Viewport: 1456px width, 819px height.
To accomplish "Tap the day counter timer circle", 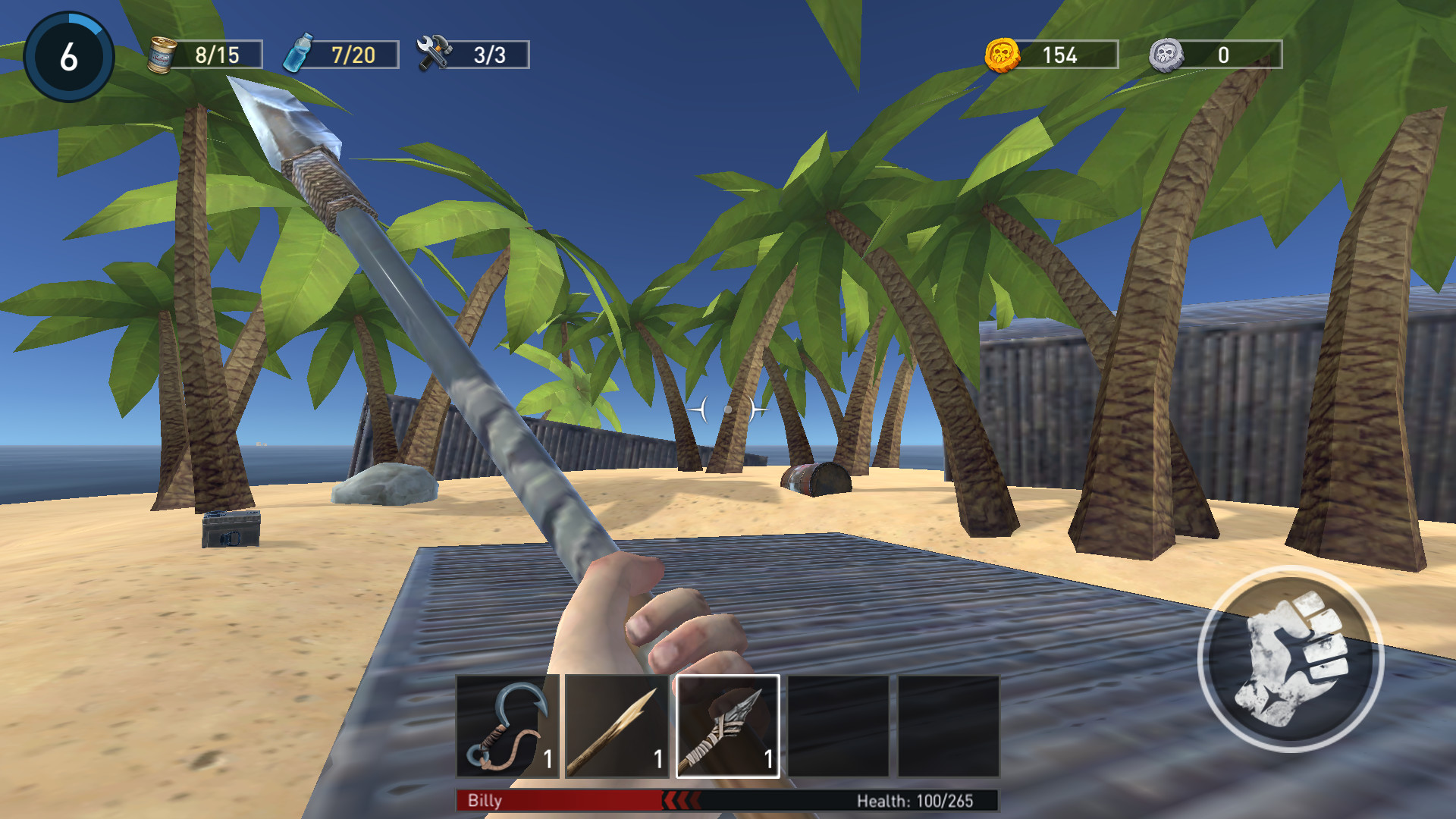I will pyautogui.click(x=69, y=55).
